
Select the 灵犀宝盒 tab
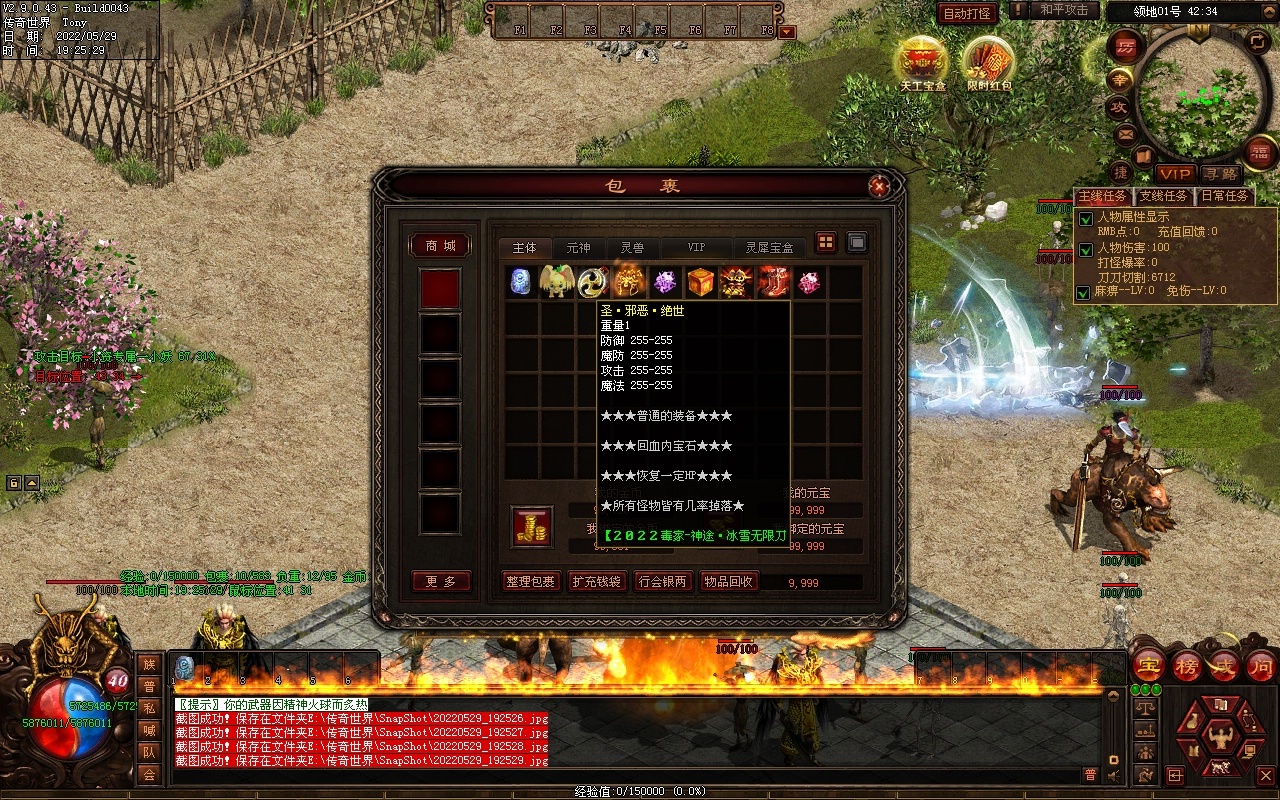click(x=769, y=247)
